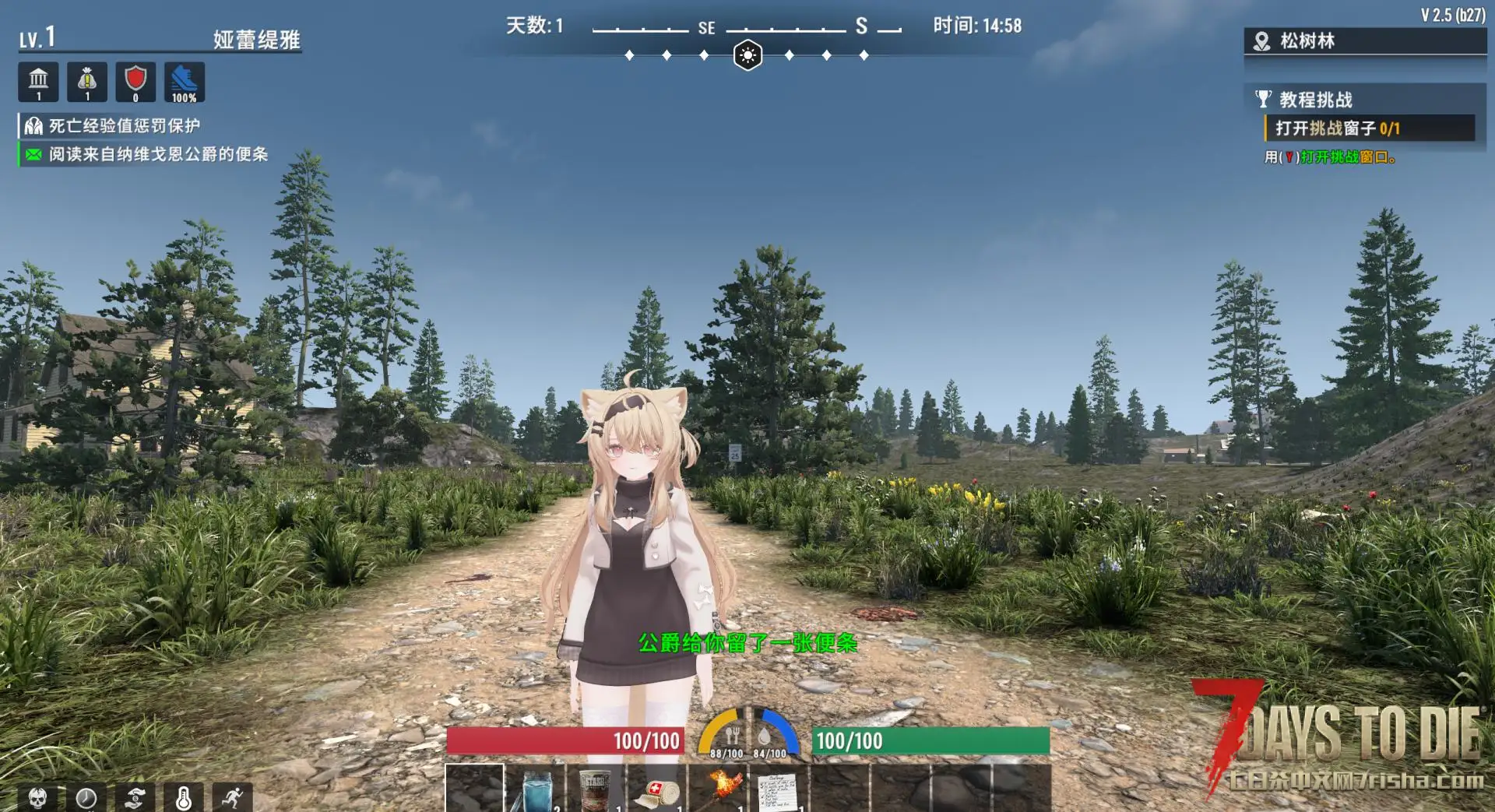Click the thermometer temperature icon
This screenshot has height=812, width=1495.
point(184,797)
